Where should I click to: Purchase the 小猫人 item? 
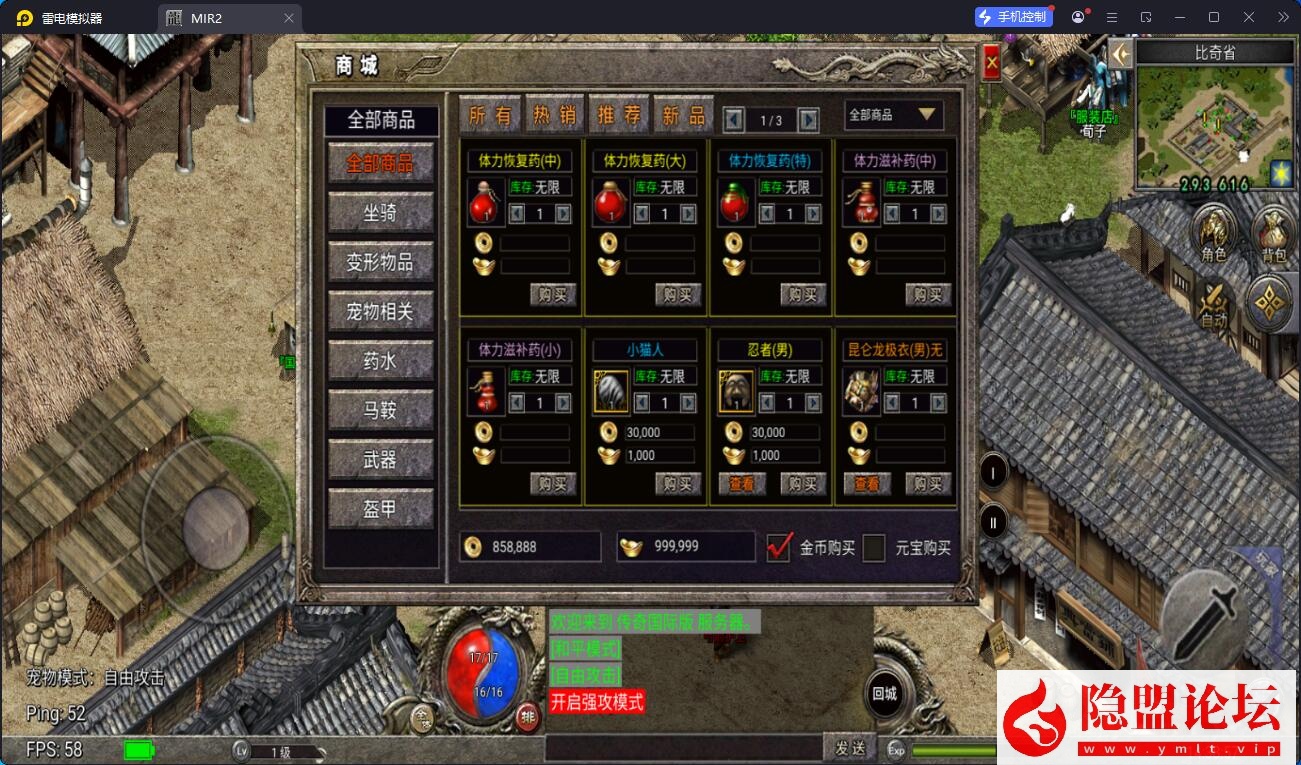click(678, 484)
